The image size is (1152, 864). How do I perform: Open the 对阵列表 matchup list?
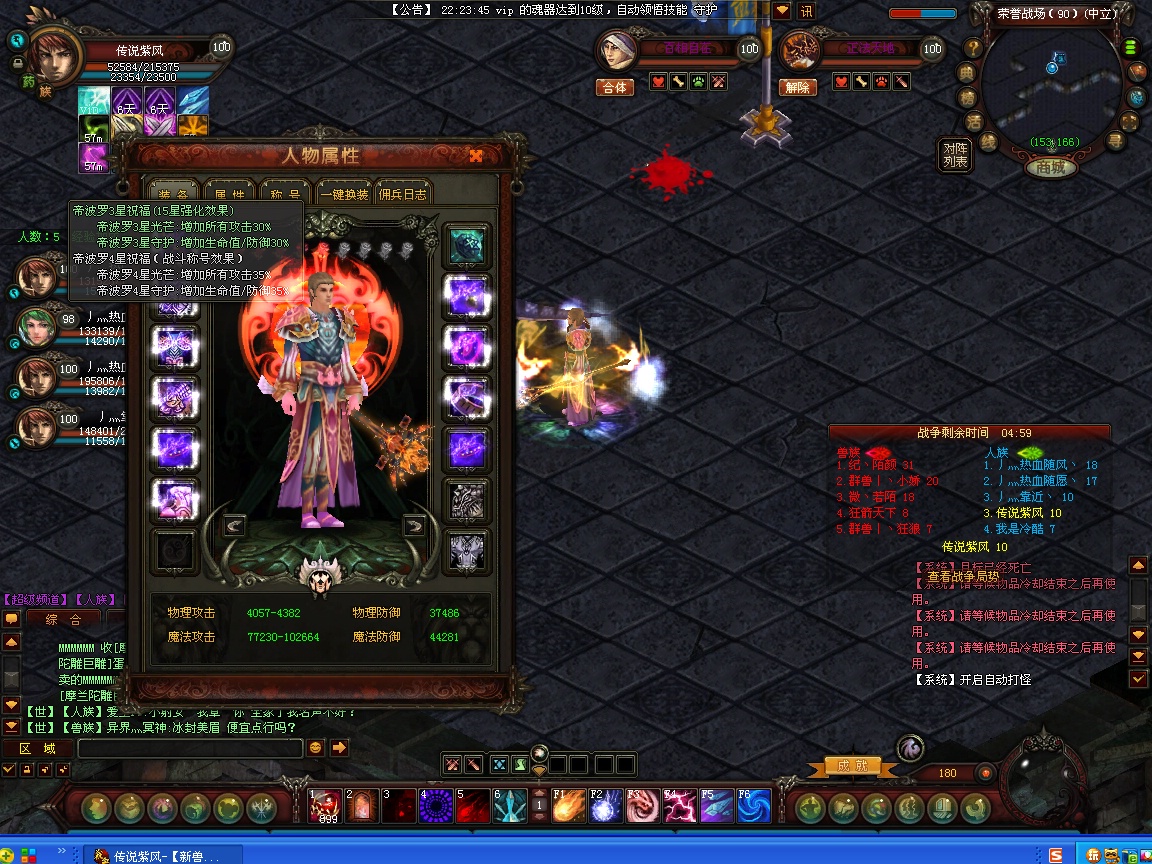point(955,155)
